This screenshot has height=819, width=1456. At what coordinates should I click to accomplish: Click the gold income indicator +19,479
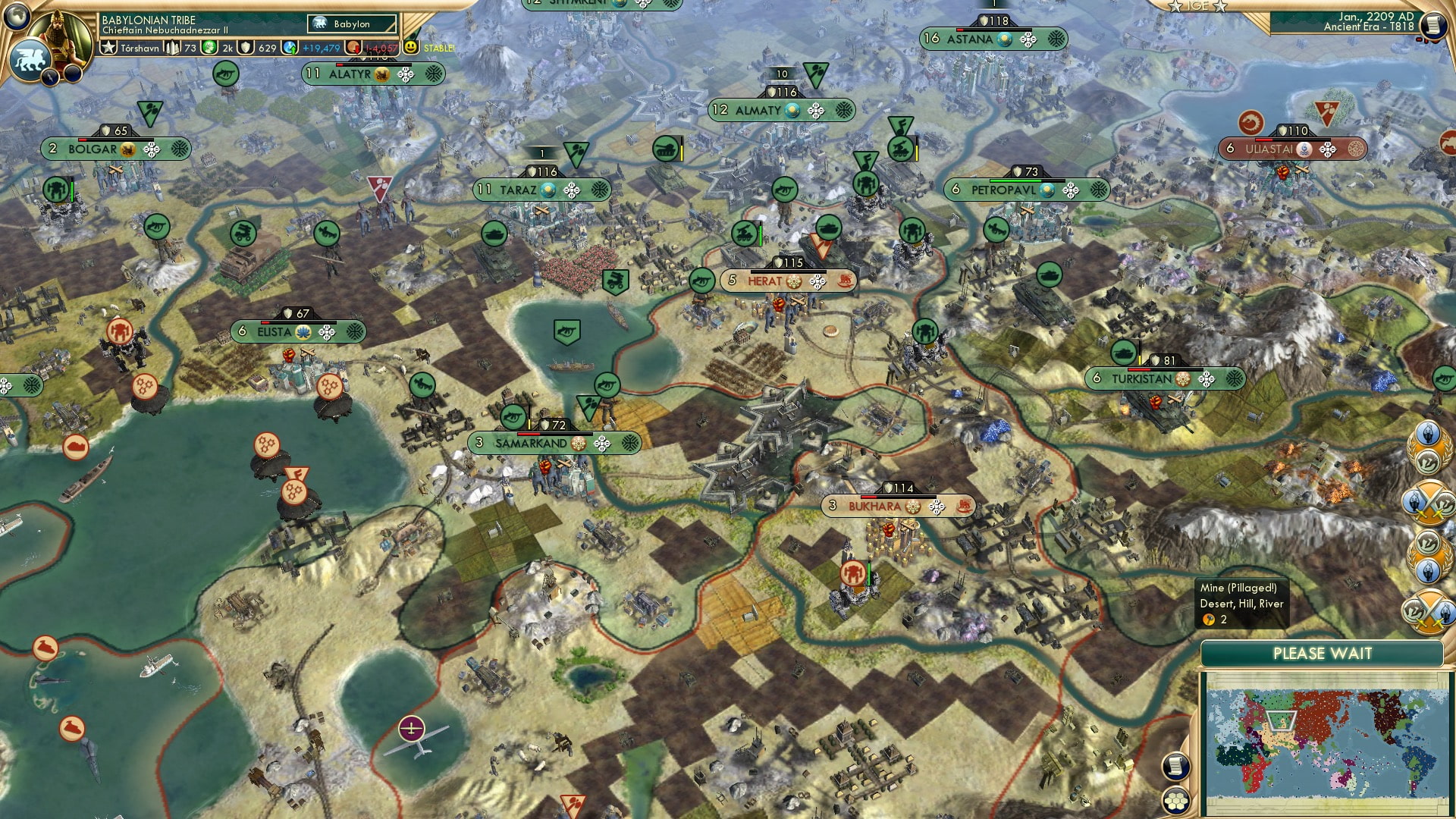tap(322, 47)
